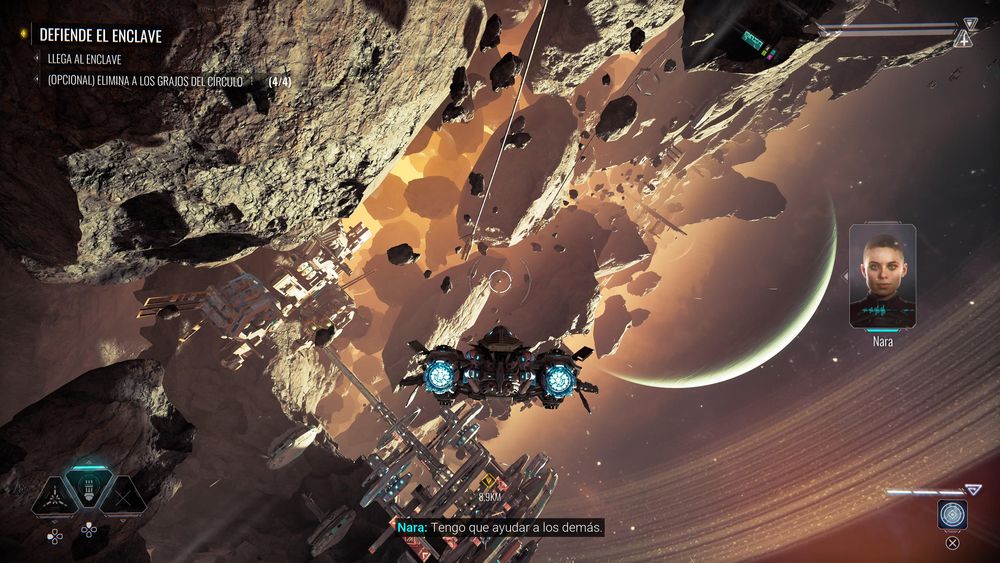
Task: Select the three-pronged spread weapon slot
Action: point(55,496)
